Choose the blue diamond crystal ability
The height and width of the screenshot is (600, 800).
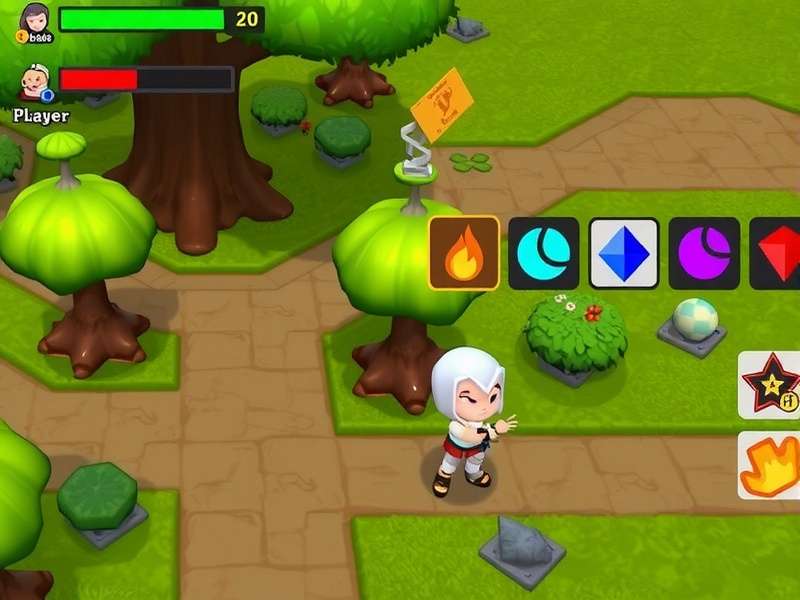[x=623, y=253]
